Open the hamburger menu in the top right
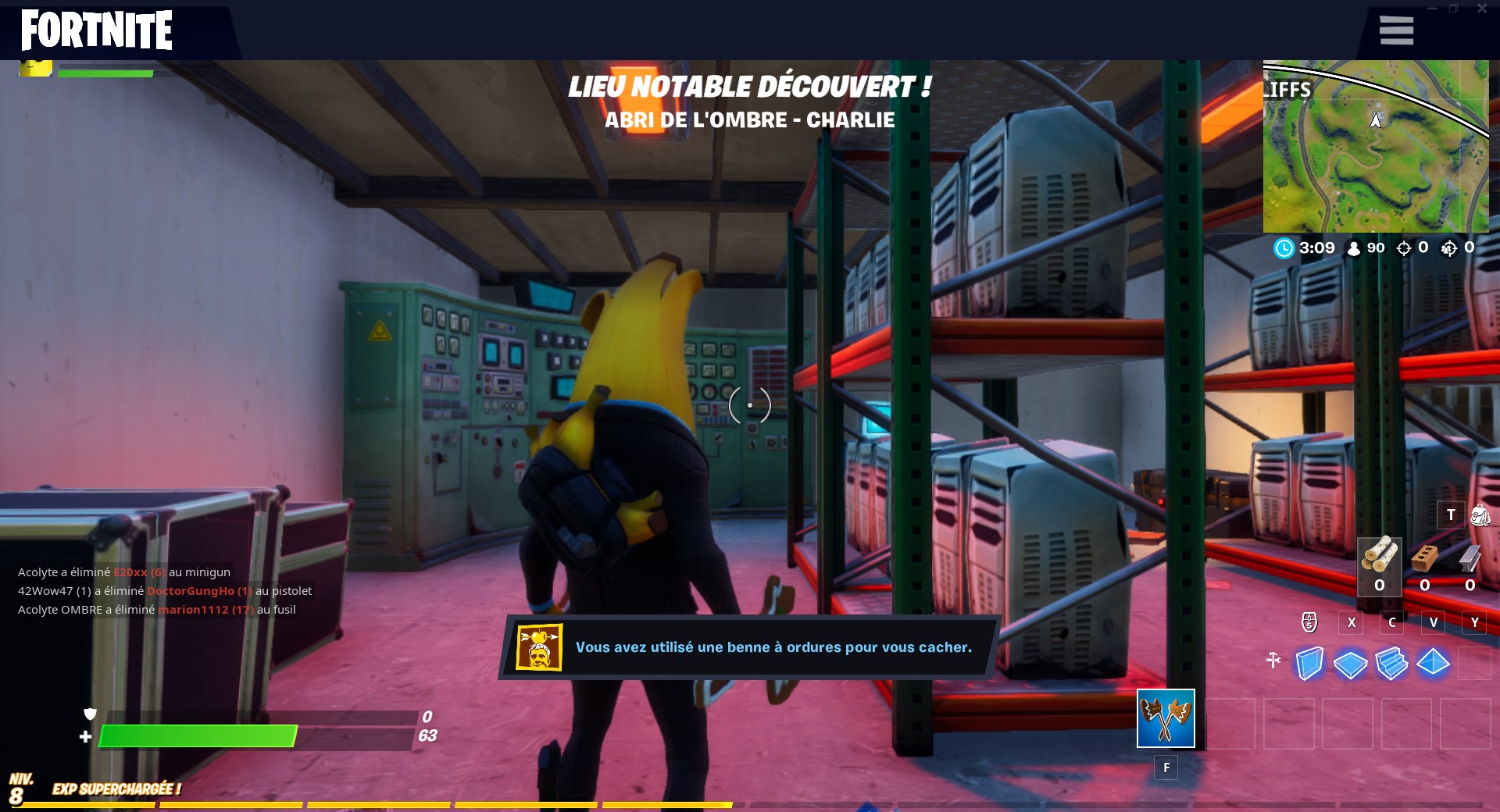Viewport: 1500px width, 812px height. coord(1396,30)
